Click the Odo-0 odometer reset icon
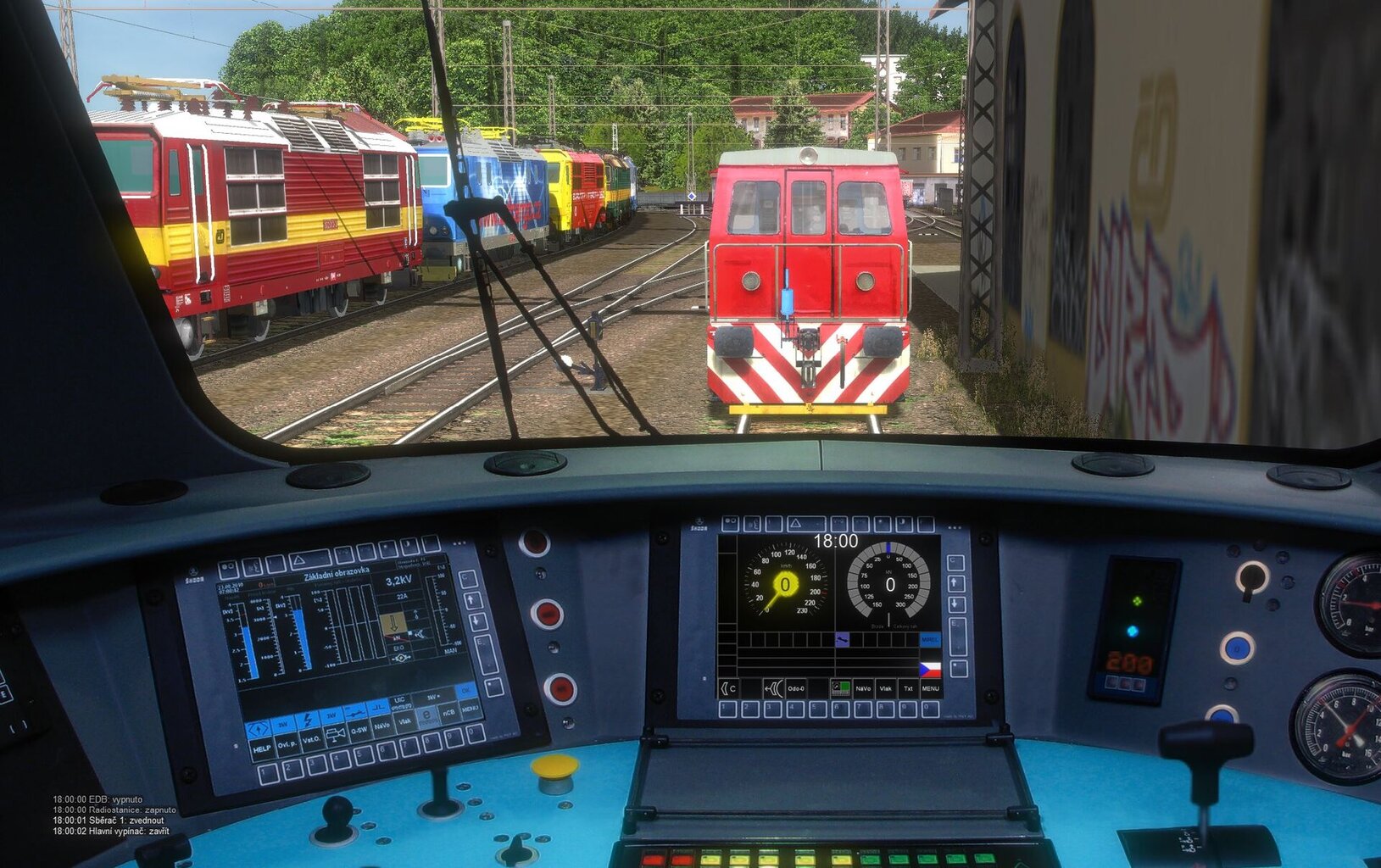1381x868 pixels. click(x=796, y=688)
